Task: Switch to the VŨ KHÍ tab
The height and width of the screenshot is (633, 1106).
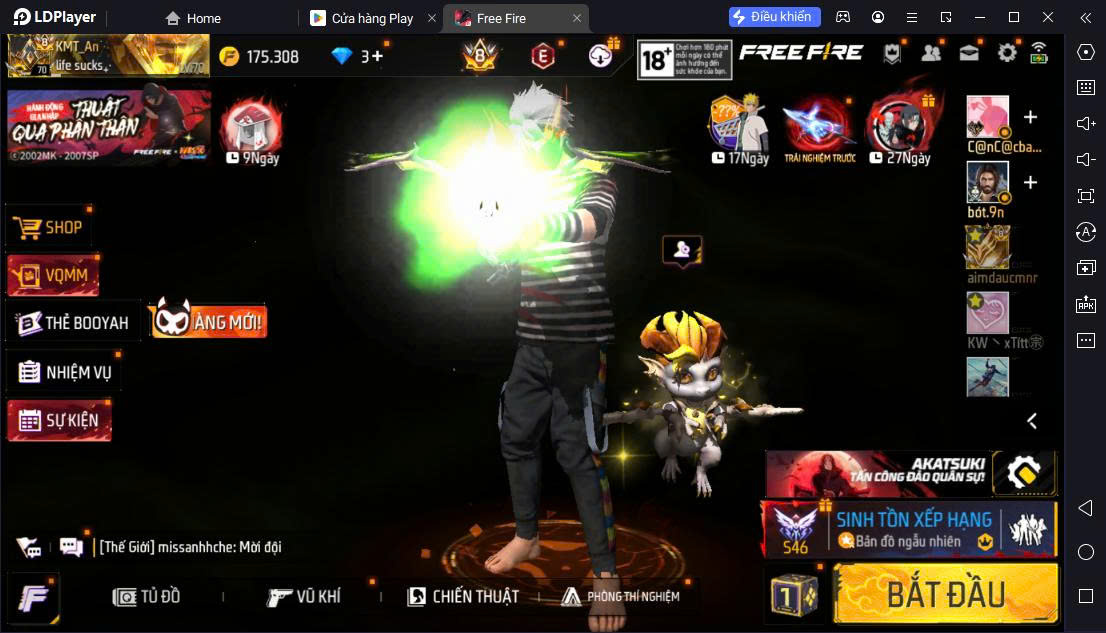Action: 304,597
